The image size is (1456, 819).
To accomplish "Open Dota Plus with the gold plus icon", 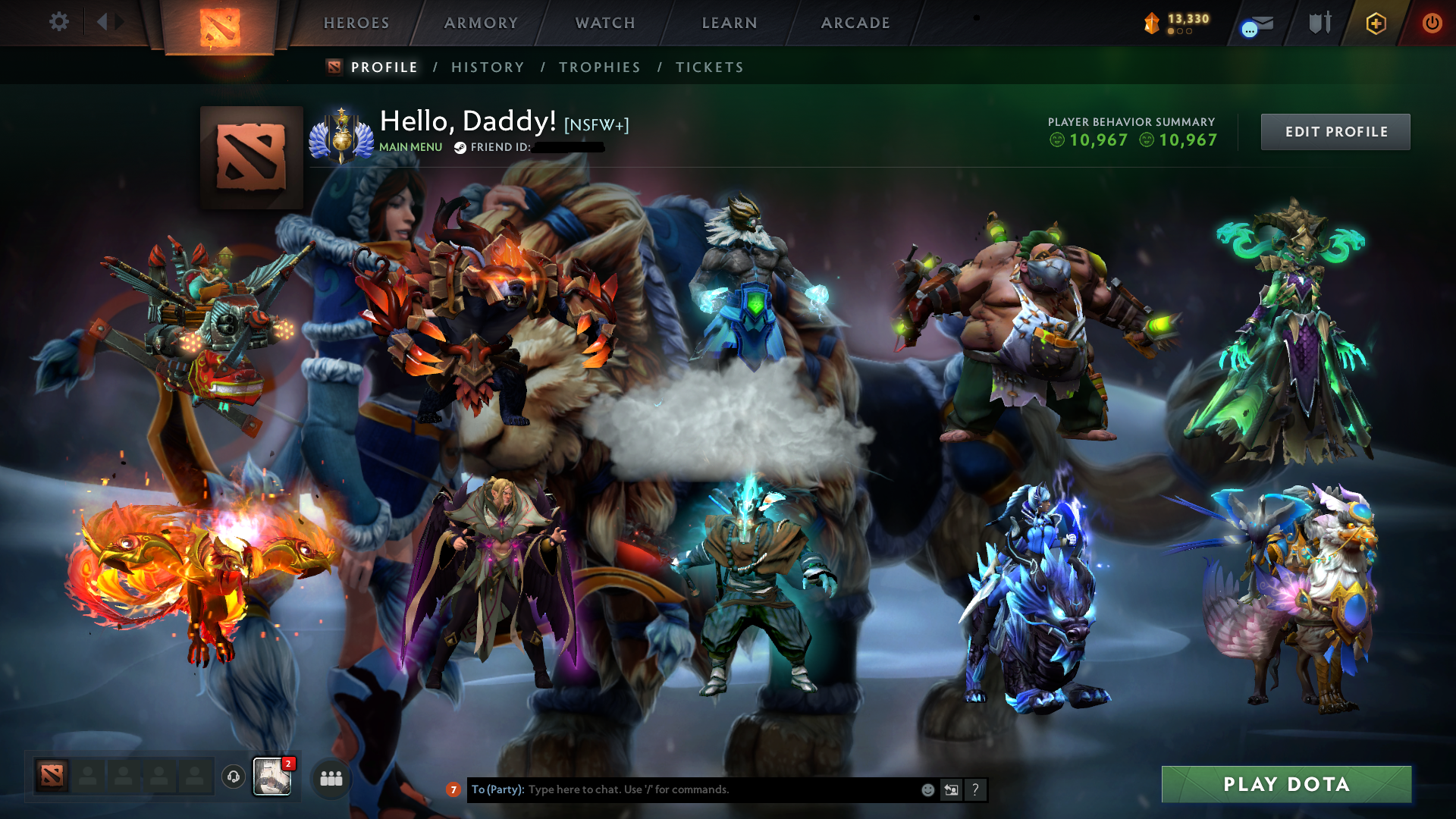I will coord(1376,24).
